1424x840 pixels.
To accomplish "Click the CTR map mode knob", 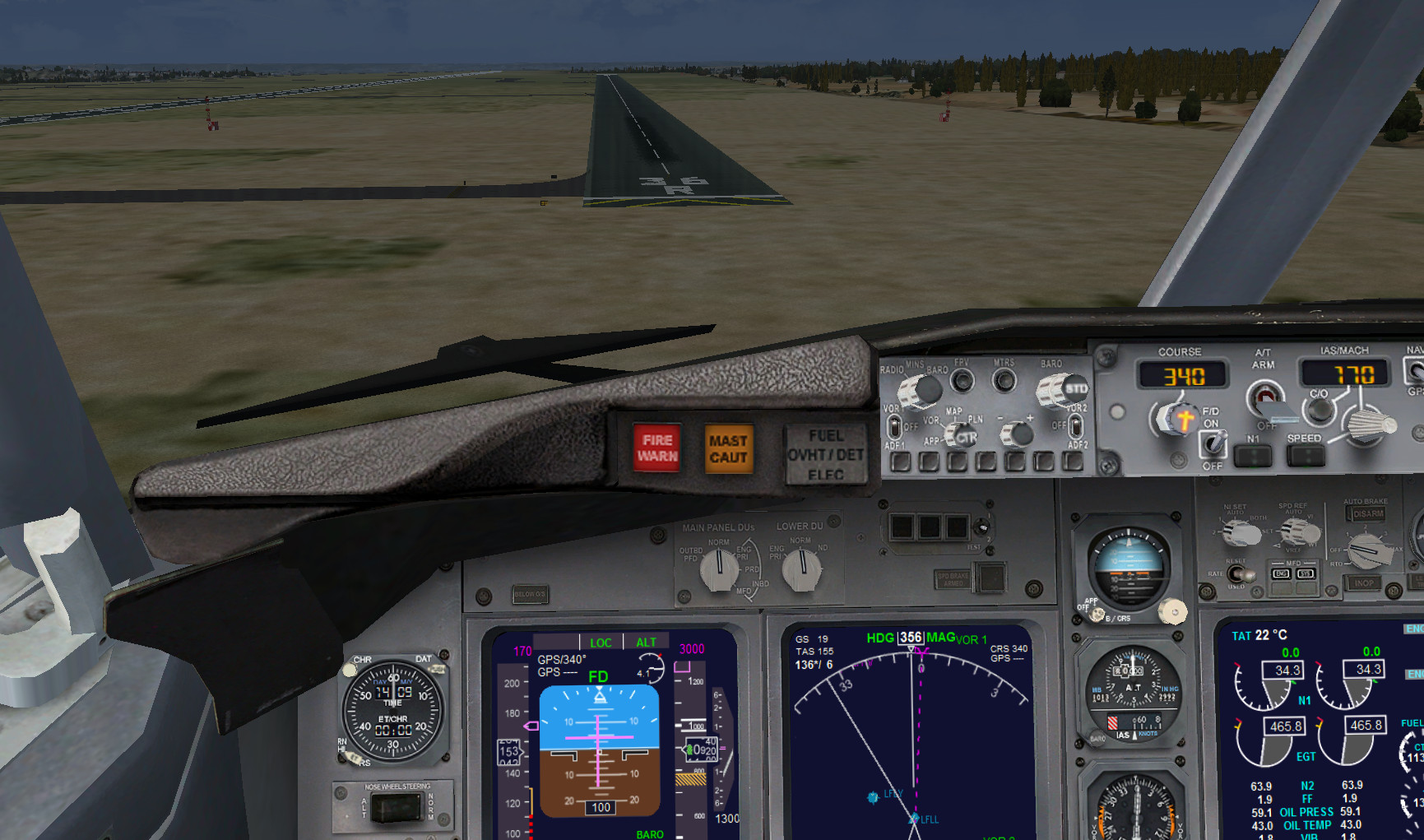I will (x=963, y=437).
